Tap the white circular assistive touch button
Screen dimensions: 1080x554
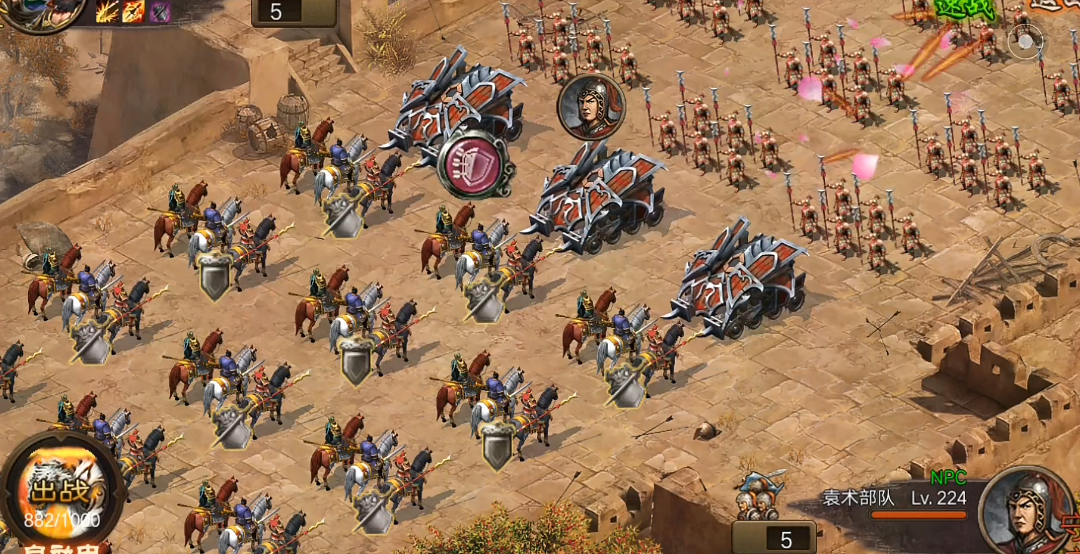tap(1025, 41)
